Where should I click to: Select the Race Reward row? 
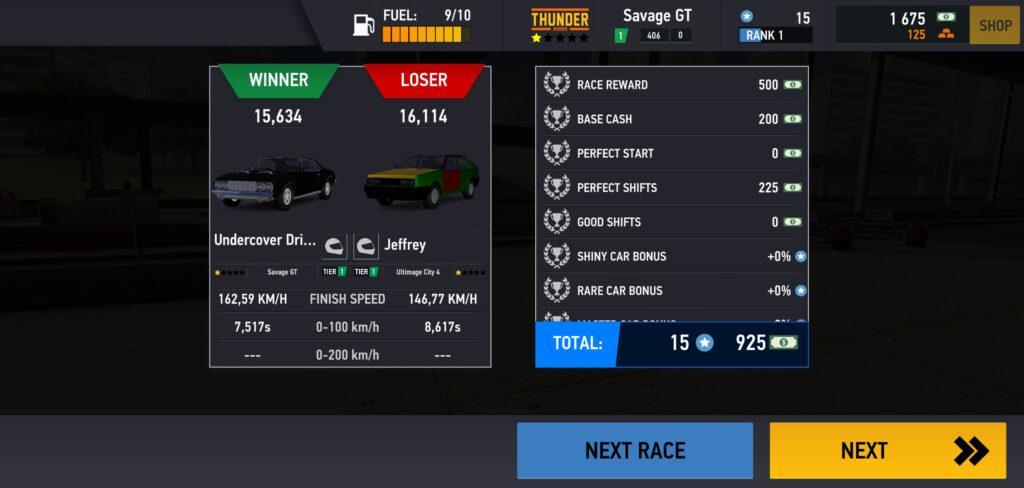click(672, 85)
